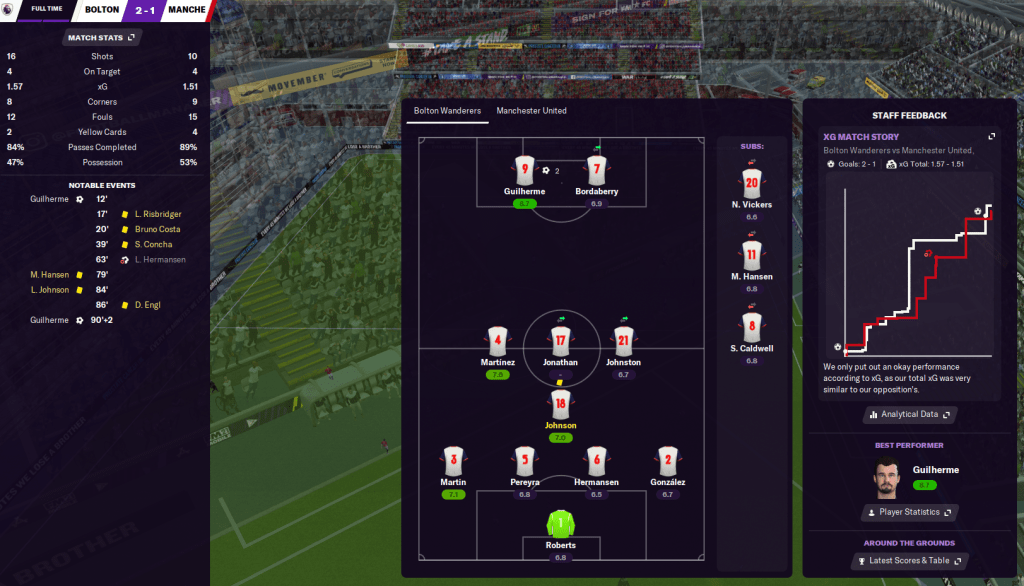Open the L. Risbridger yellow card event
Viewport: 1024px width, 586px height.
pyautogui.click(x=153, y=214)
